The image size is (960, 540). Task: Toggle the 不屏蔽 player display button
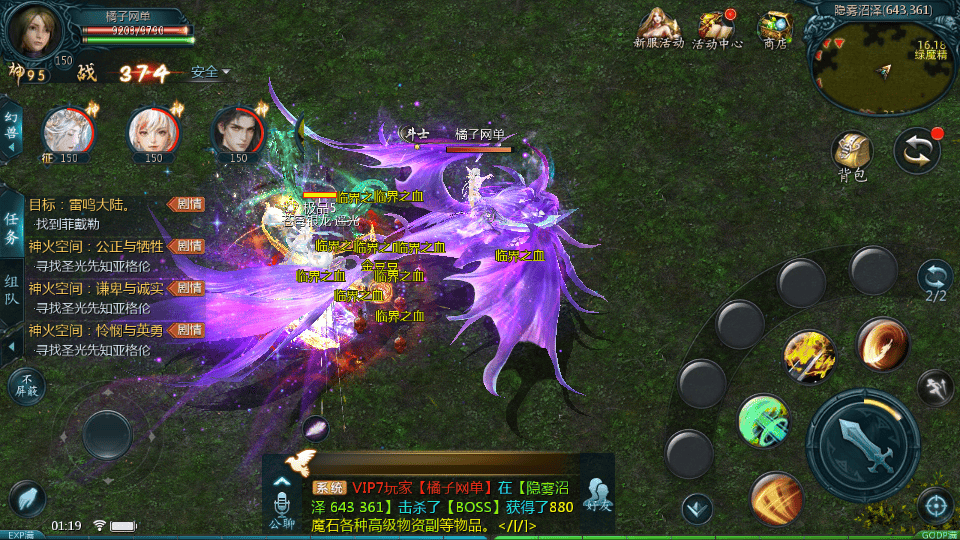(27, 385)
